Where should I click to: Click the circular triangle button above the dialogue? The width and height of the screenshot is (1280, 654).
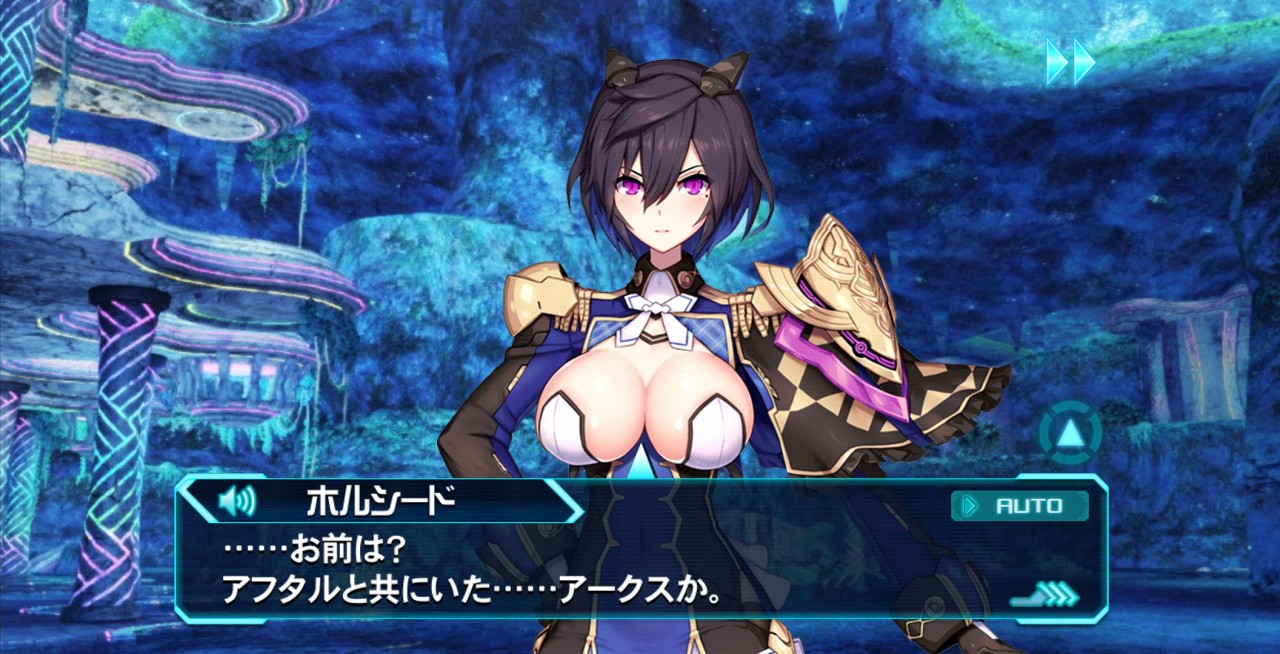coord(1070,434)
